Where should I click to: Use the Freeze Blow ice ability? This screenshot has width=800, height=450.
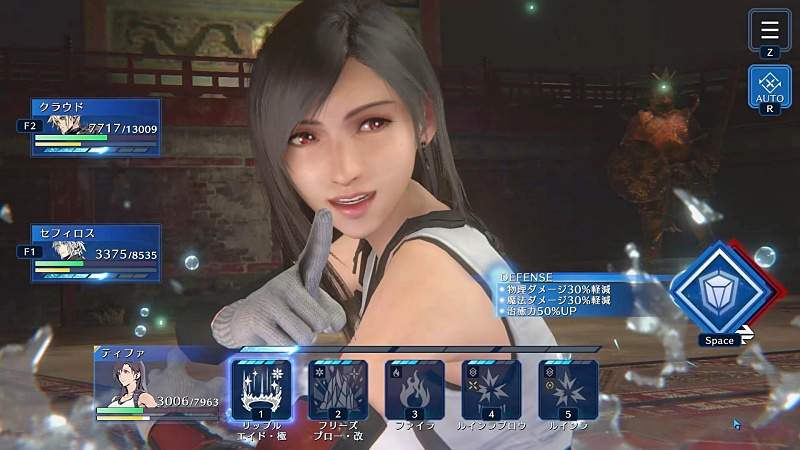[338, 389]
